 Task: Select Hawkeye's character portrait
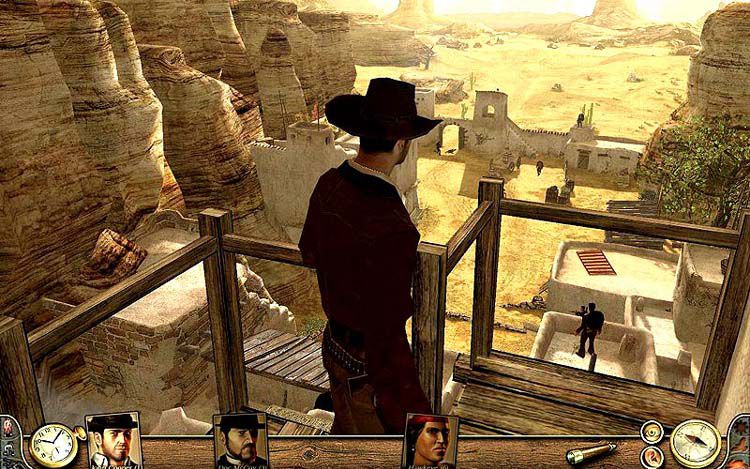pyautogui.click(x=430, y=441)
